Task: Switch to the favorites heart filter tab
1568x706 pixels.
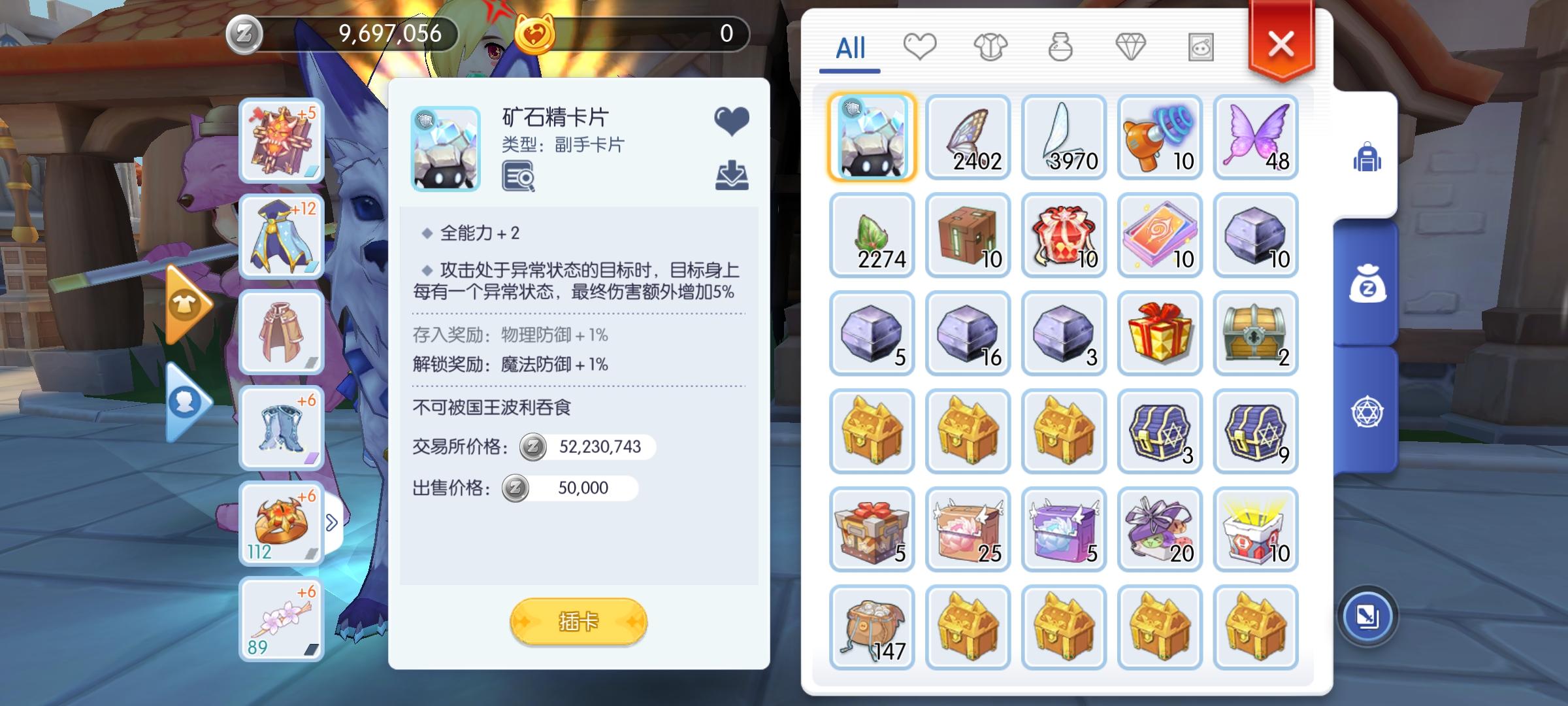Action: tap(921, 46)
